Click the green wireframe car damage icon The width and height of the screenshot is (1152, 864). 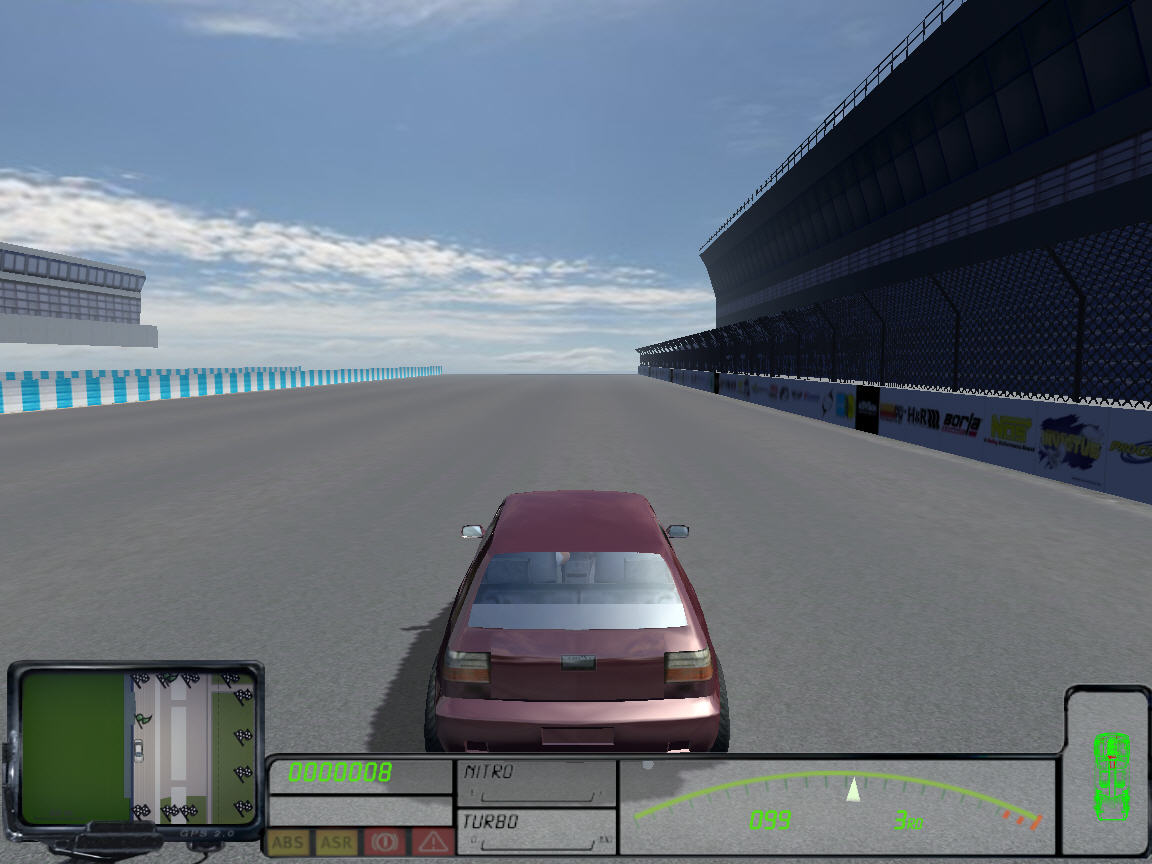click(x=1111, y=775)
